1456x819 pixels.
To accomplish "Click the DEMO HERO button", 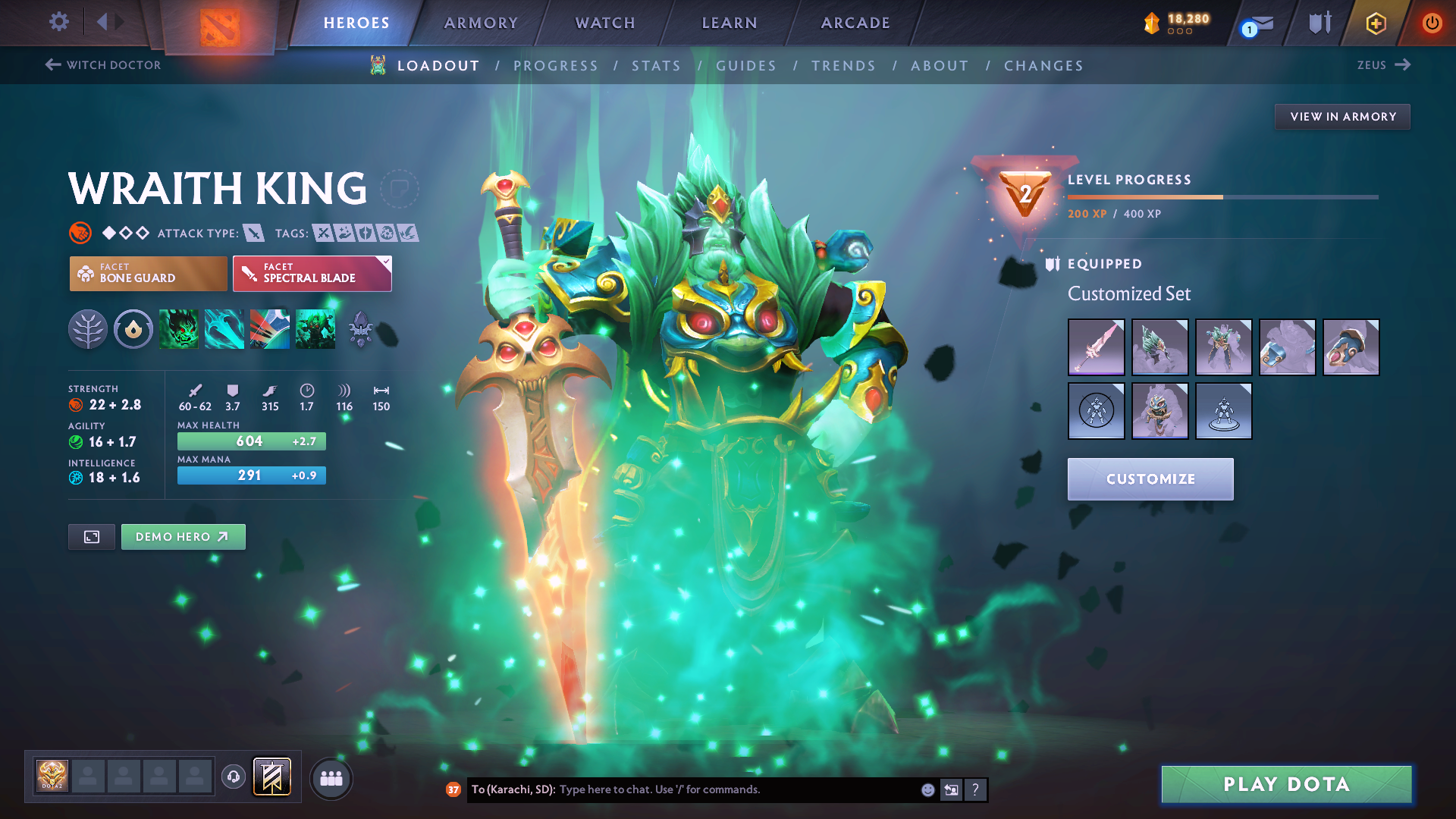I will click(x=183, y=536).
